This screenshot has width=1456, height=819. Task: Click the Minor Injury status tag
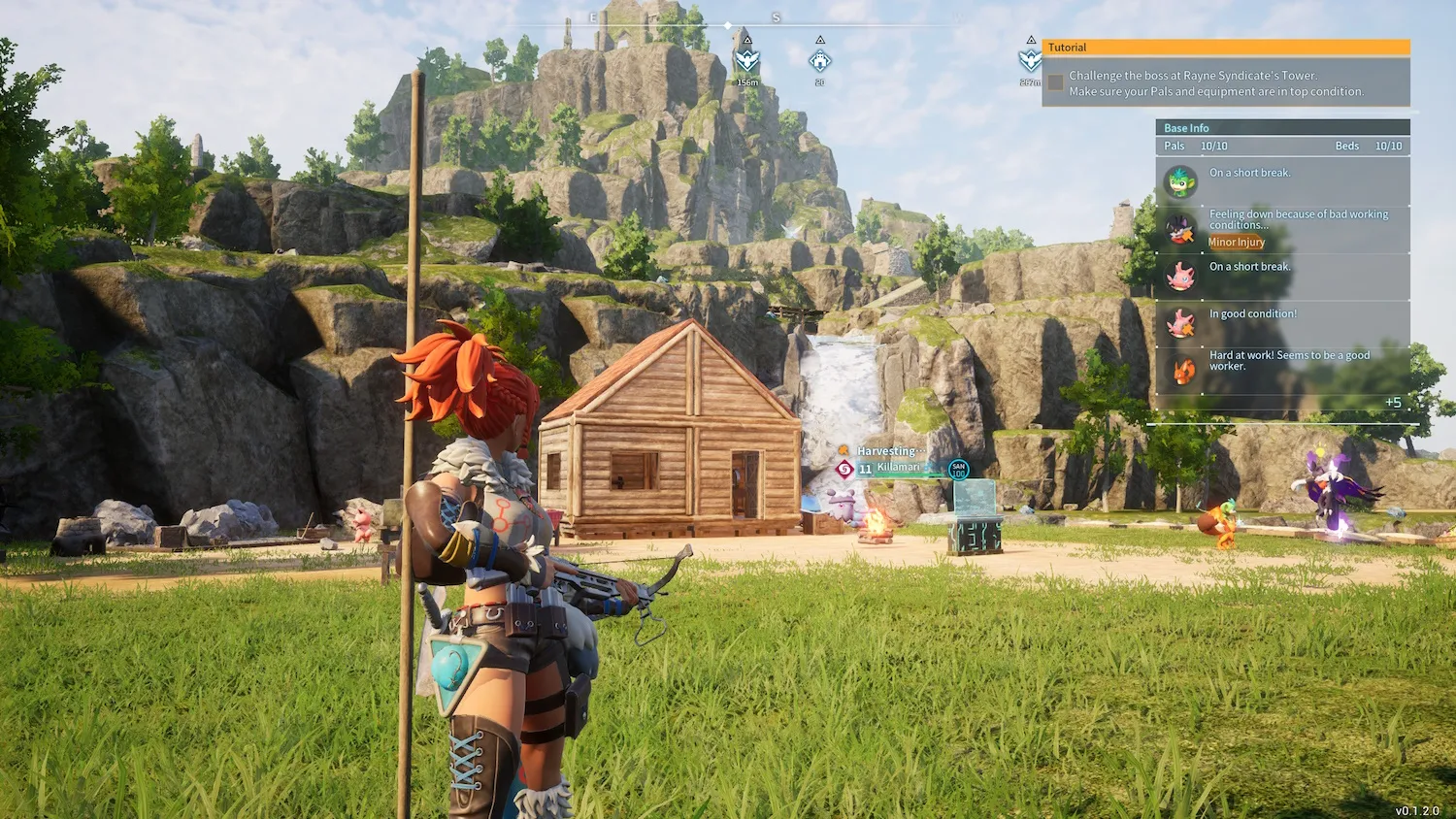click(1236, 243)
